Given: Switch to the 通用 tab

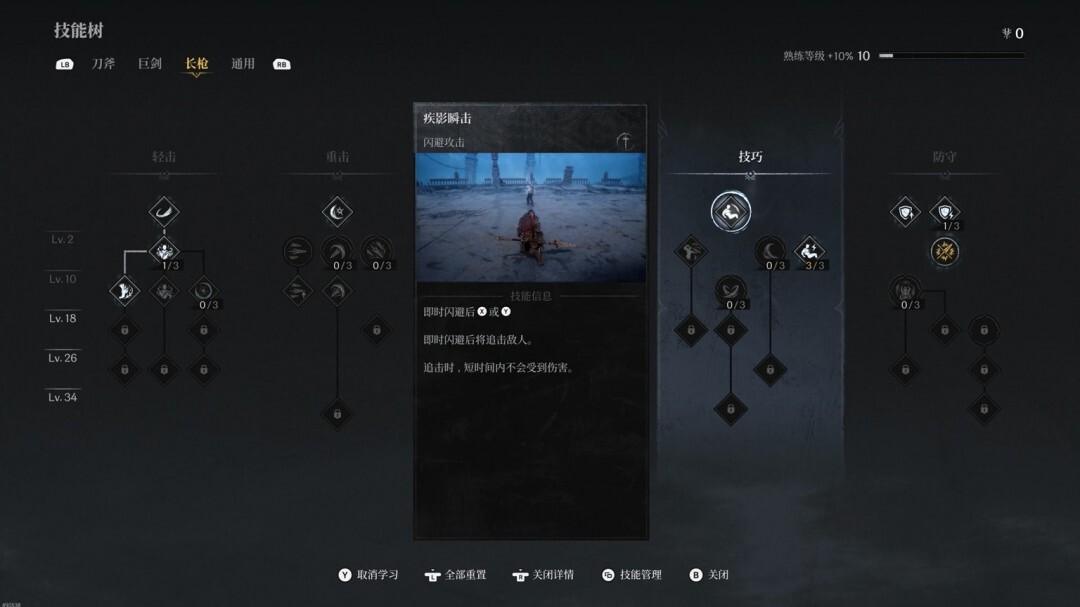Looking at the screenshot, I should coord(243,64).
